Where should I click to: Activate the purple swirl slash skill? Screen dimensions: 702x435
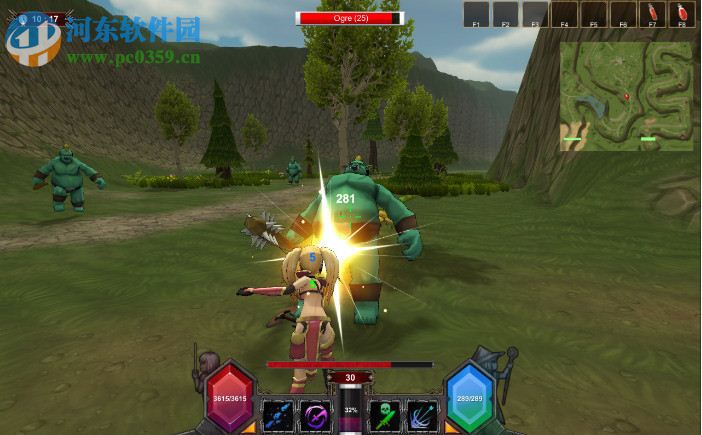pos(317,414)
